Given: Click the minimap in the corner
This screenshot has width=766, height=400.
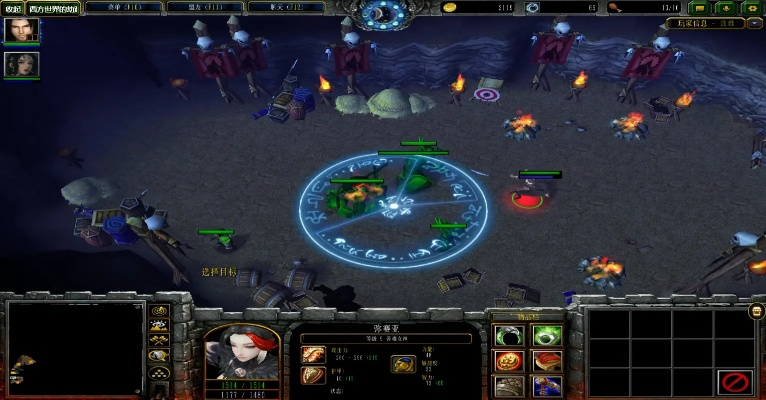Looking at the screenshot, I should coord(76,346).
